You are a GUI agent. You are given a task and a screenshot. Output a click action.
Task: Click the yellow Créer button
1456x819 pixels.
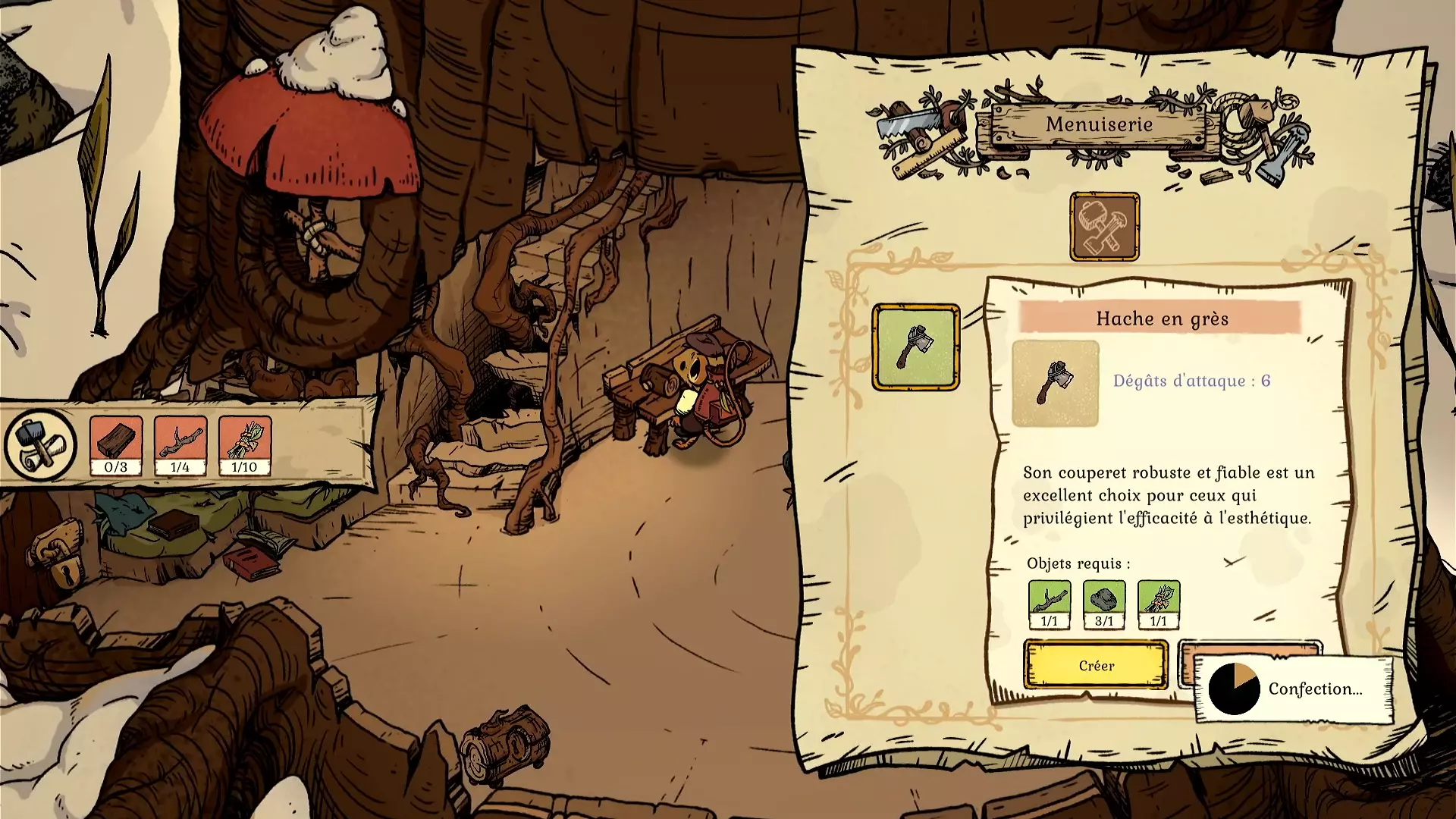(1096, 665)
